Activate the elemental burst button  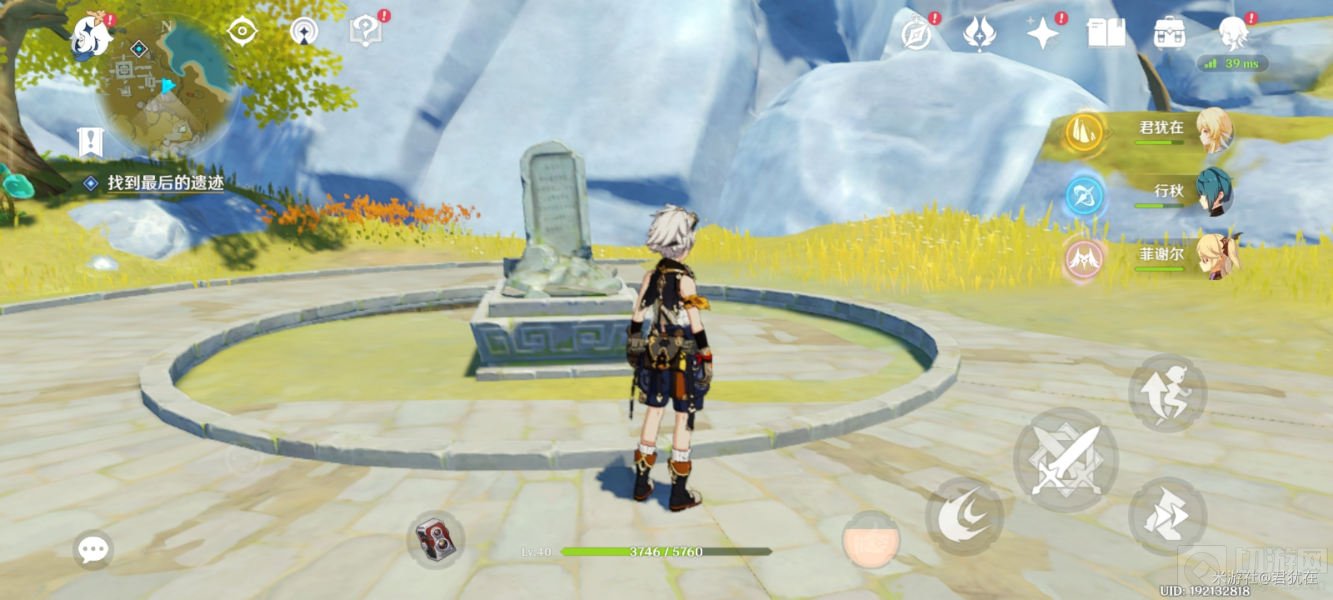point(870,541)
